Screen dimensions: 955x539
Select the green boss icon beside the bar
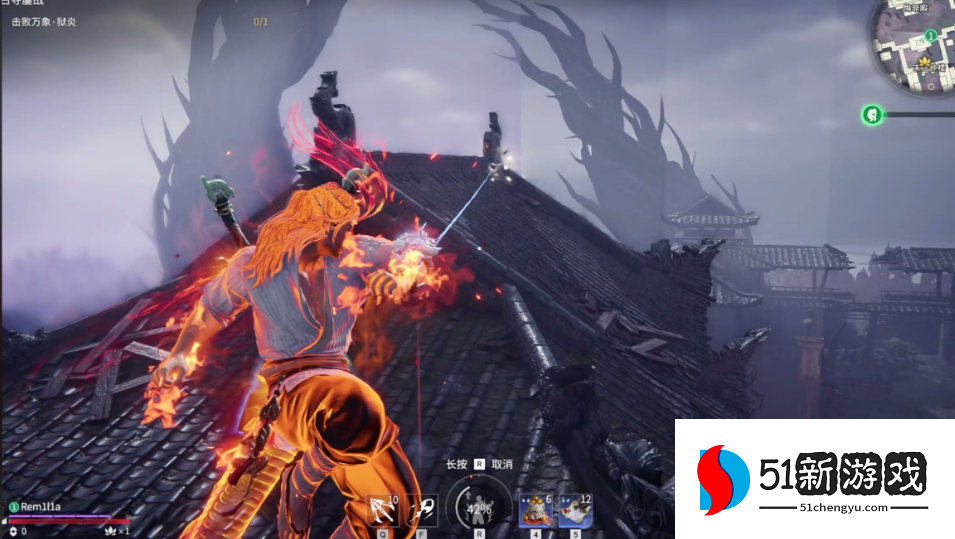point(872,115)
